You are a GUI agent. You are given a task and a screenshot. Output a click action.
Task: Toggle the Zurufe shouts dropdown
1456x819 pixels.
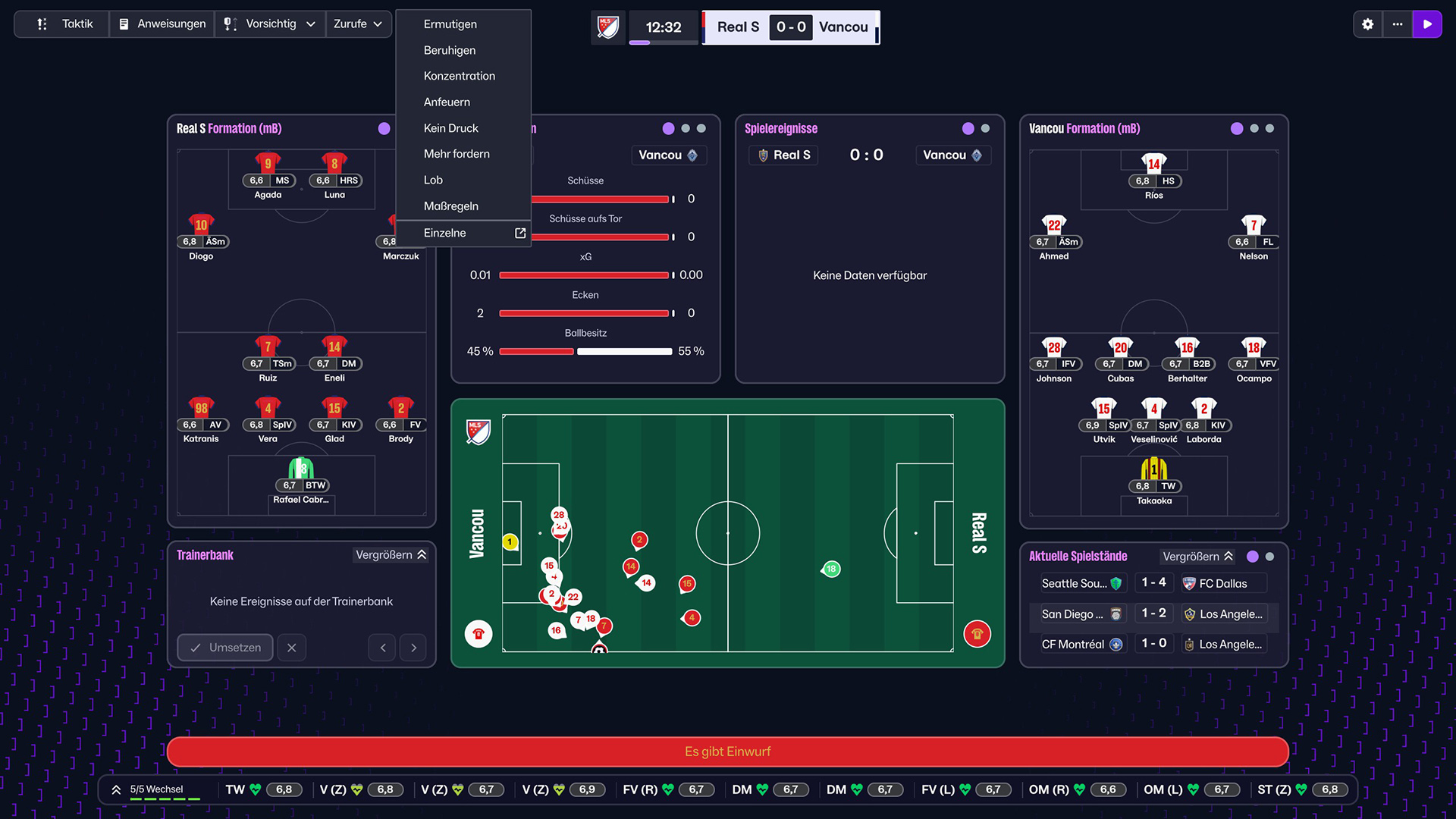point(359,24)
